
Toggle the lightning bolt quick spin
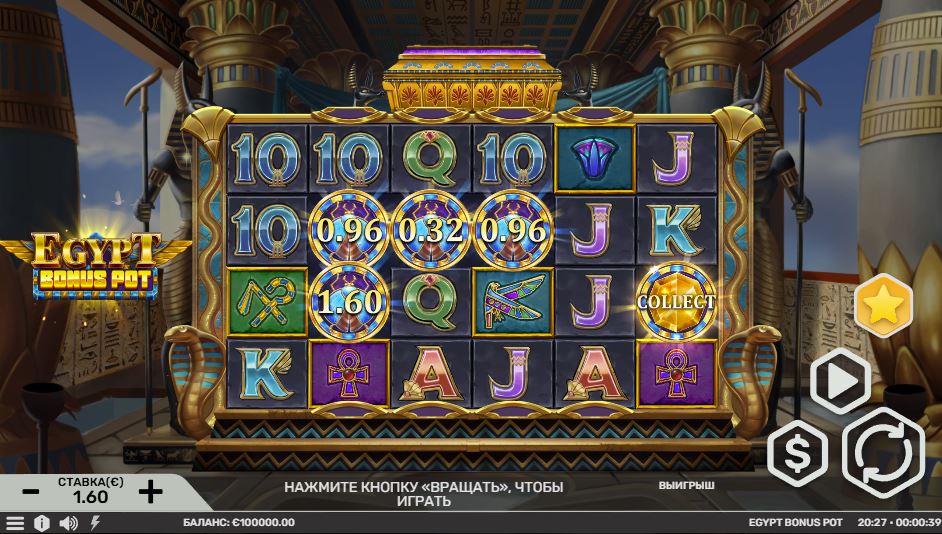pyautogui.click(x=96, y=523)
